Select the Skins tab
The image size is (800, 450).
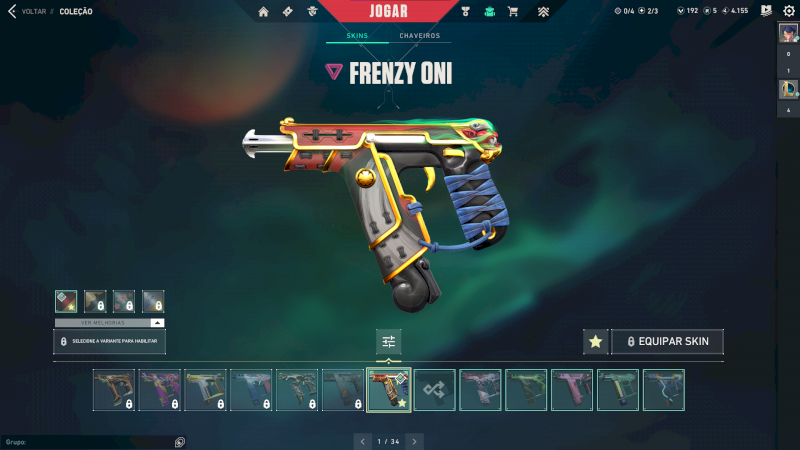357,36
